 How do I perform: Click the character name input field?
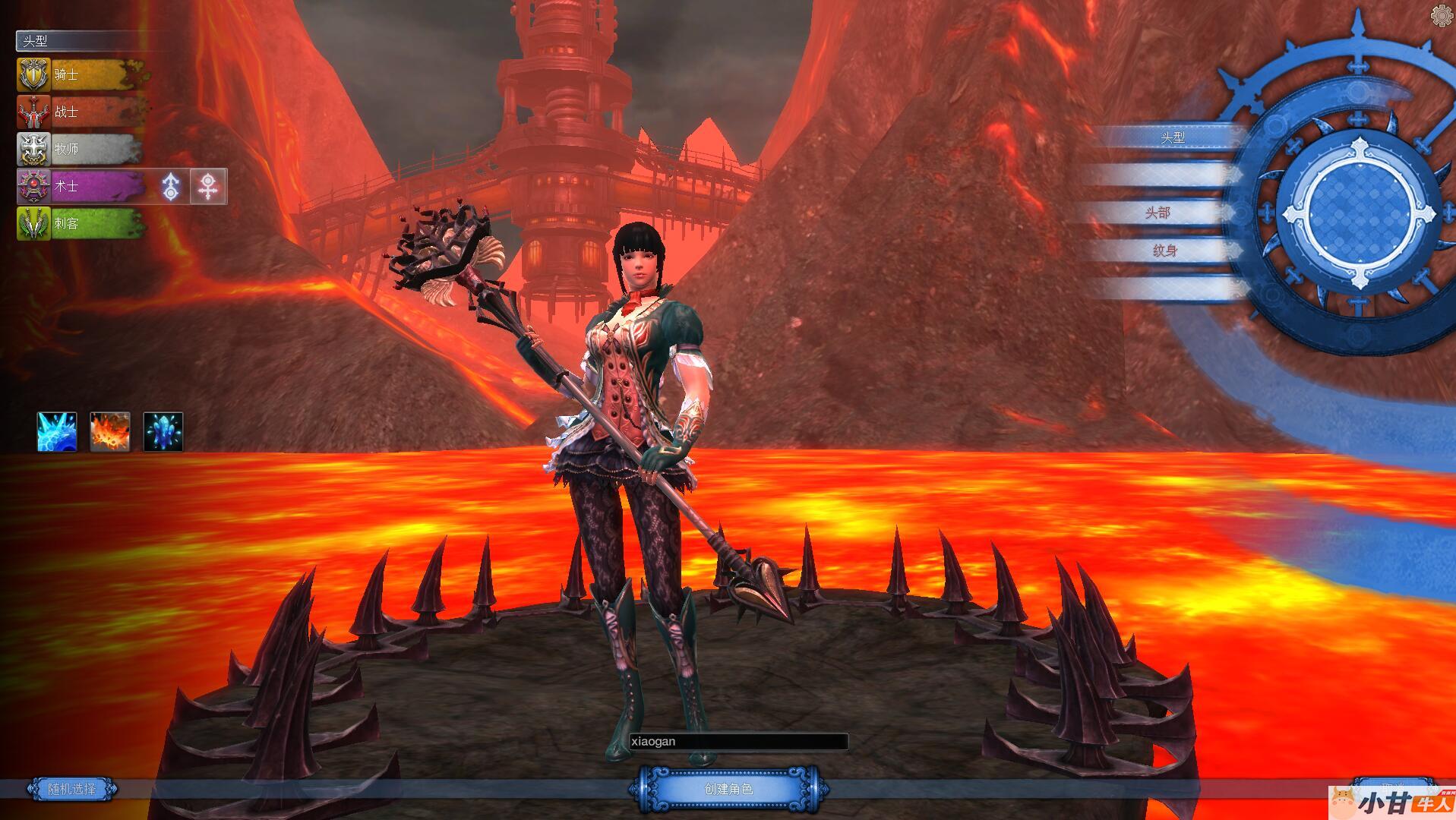point(738,742)
